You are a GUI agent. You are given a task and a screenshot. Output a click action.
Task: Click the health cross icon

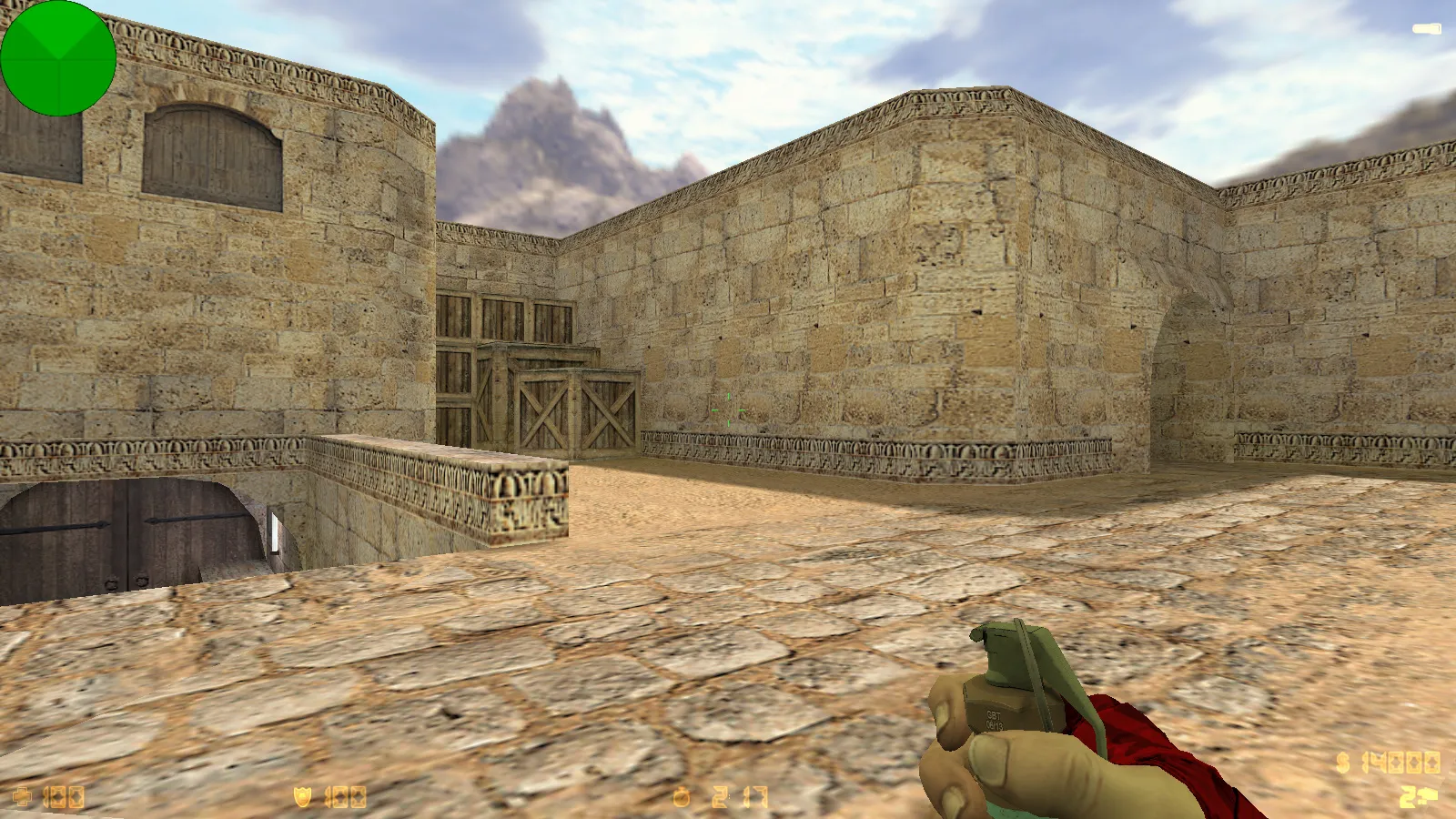tap(22, 798)
